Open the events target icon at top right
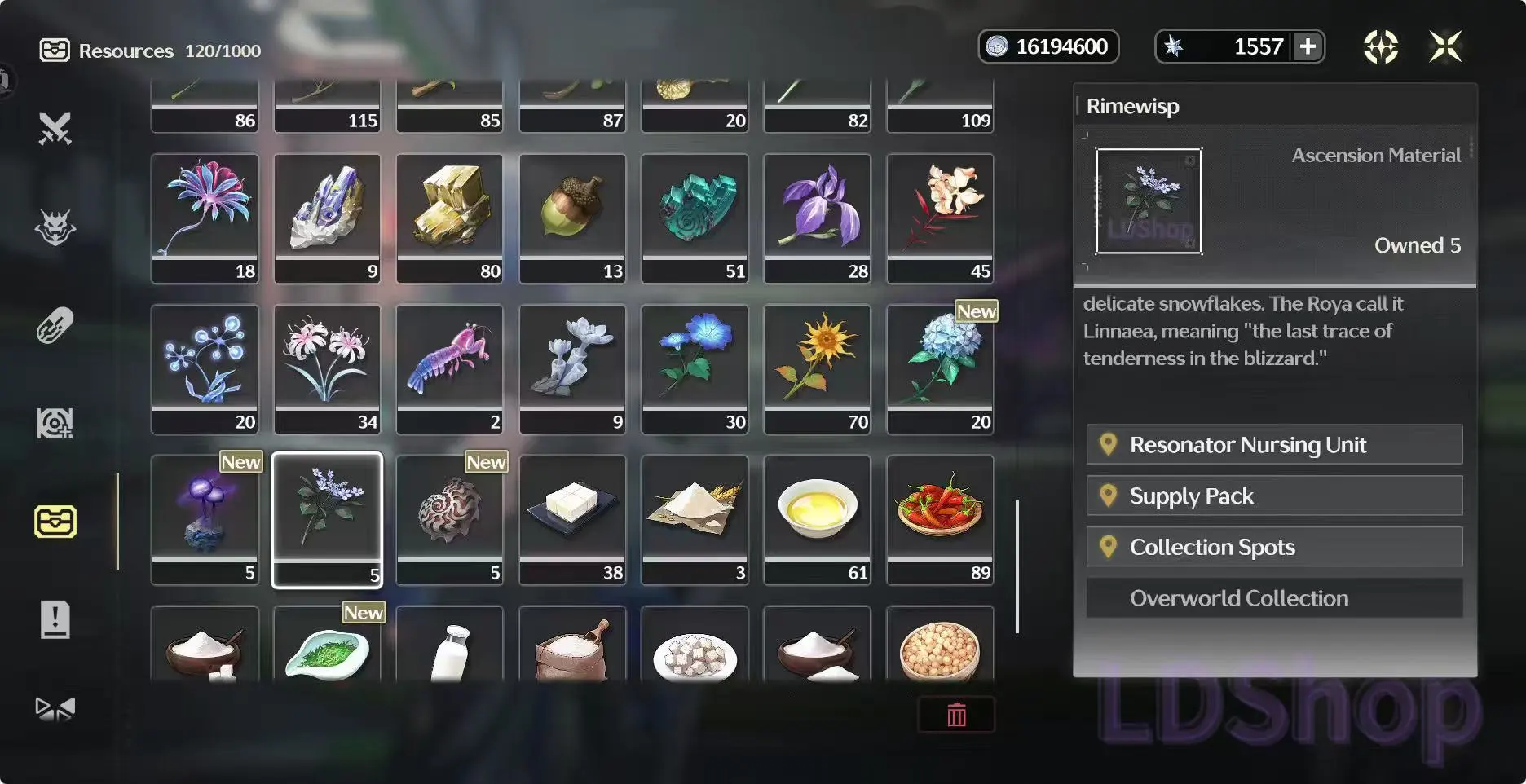 [1381, 47]
